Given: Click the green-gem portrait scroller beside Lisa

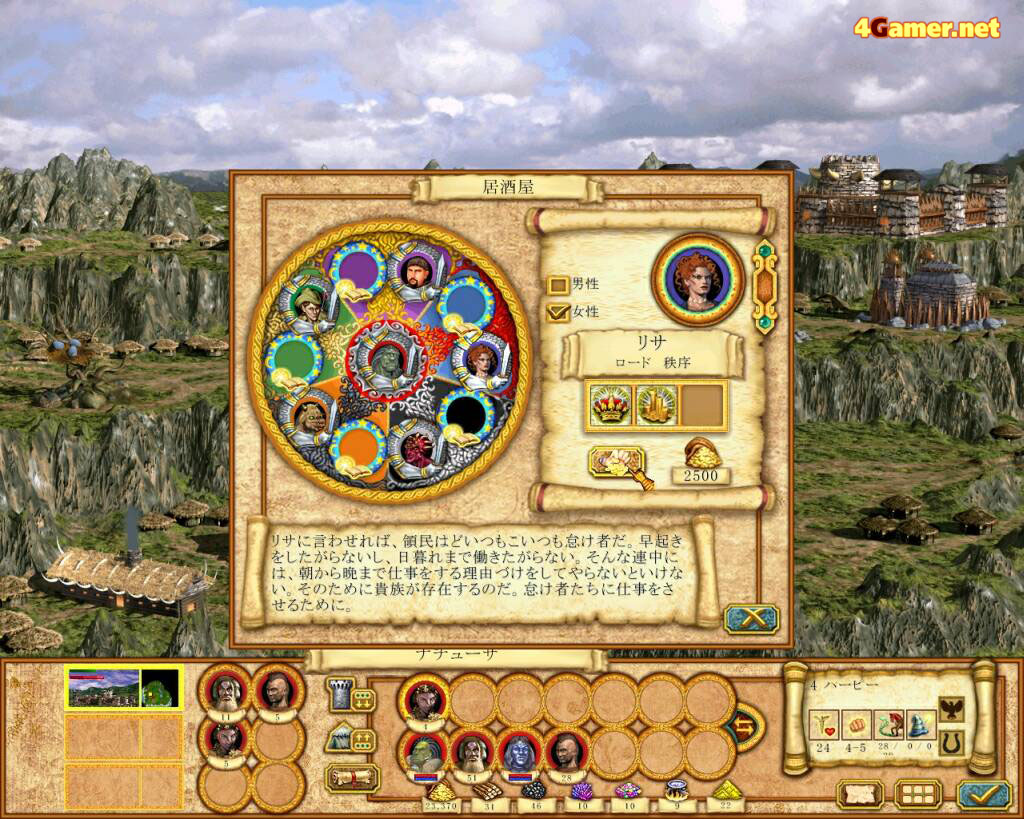Looking at the screenshot, I should point(765,285).
